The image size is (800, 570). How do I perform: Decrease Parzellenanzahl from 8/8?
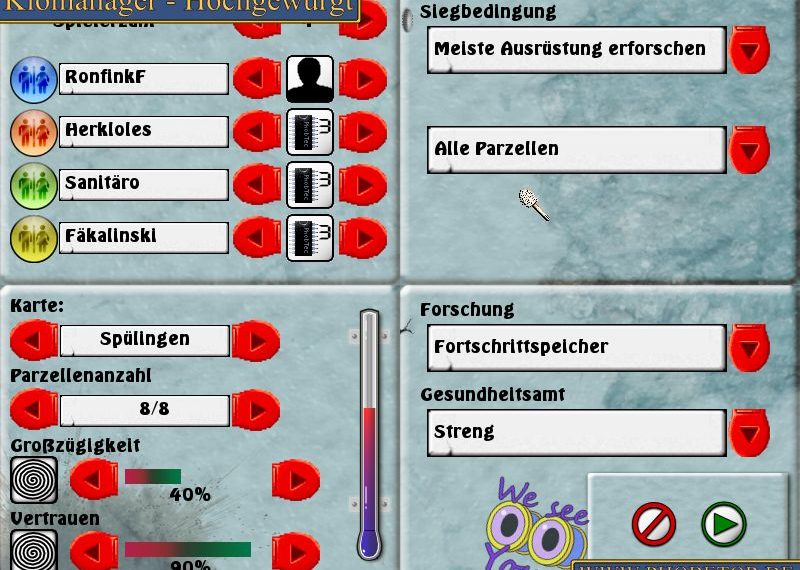34,410
